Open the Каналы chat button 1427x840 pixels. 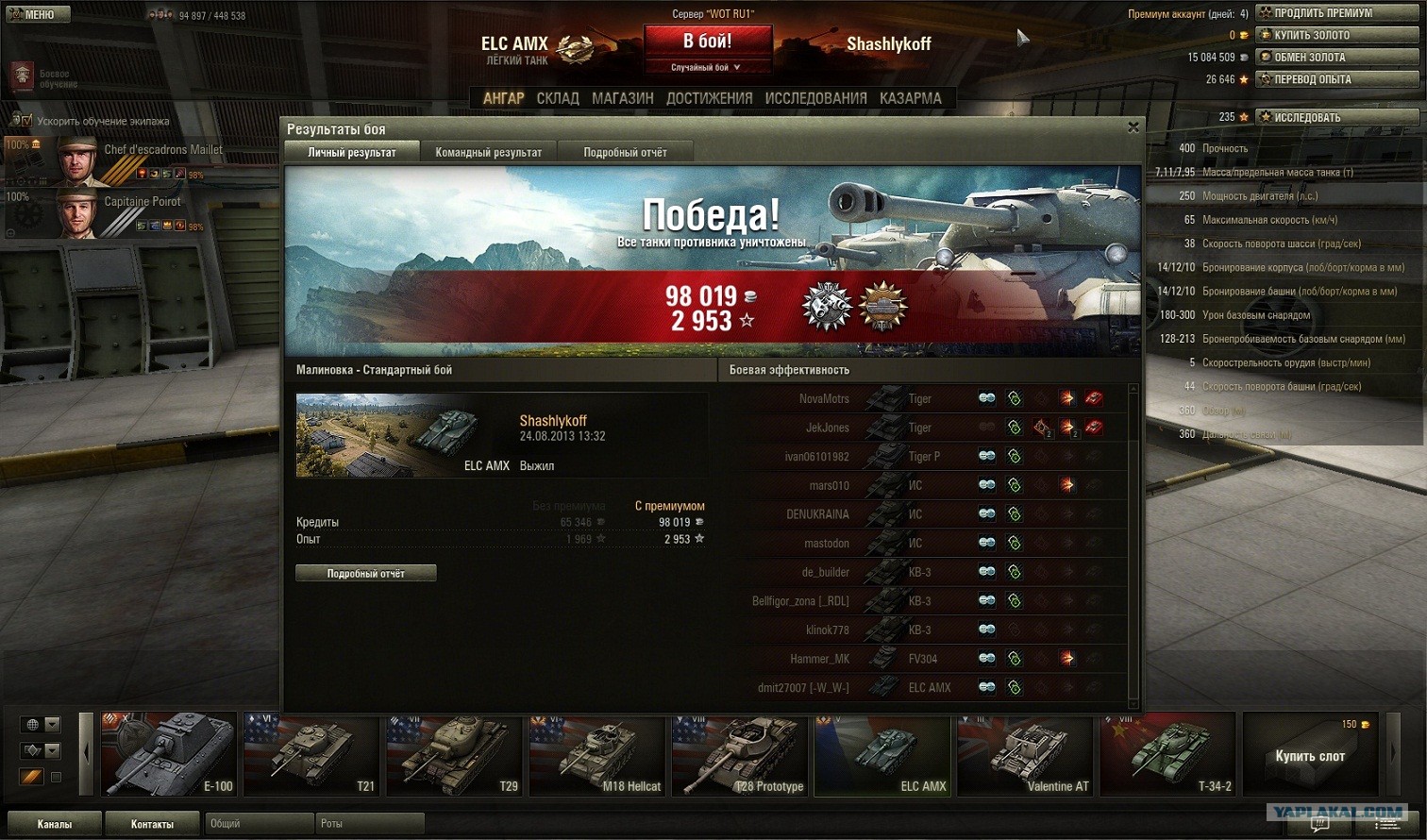point(54,824)
